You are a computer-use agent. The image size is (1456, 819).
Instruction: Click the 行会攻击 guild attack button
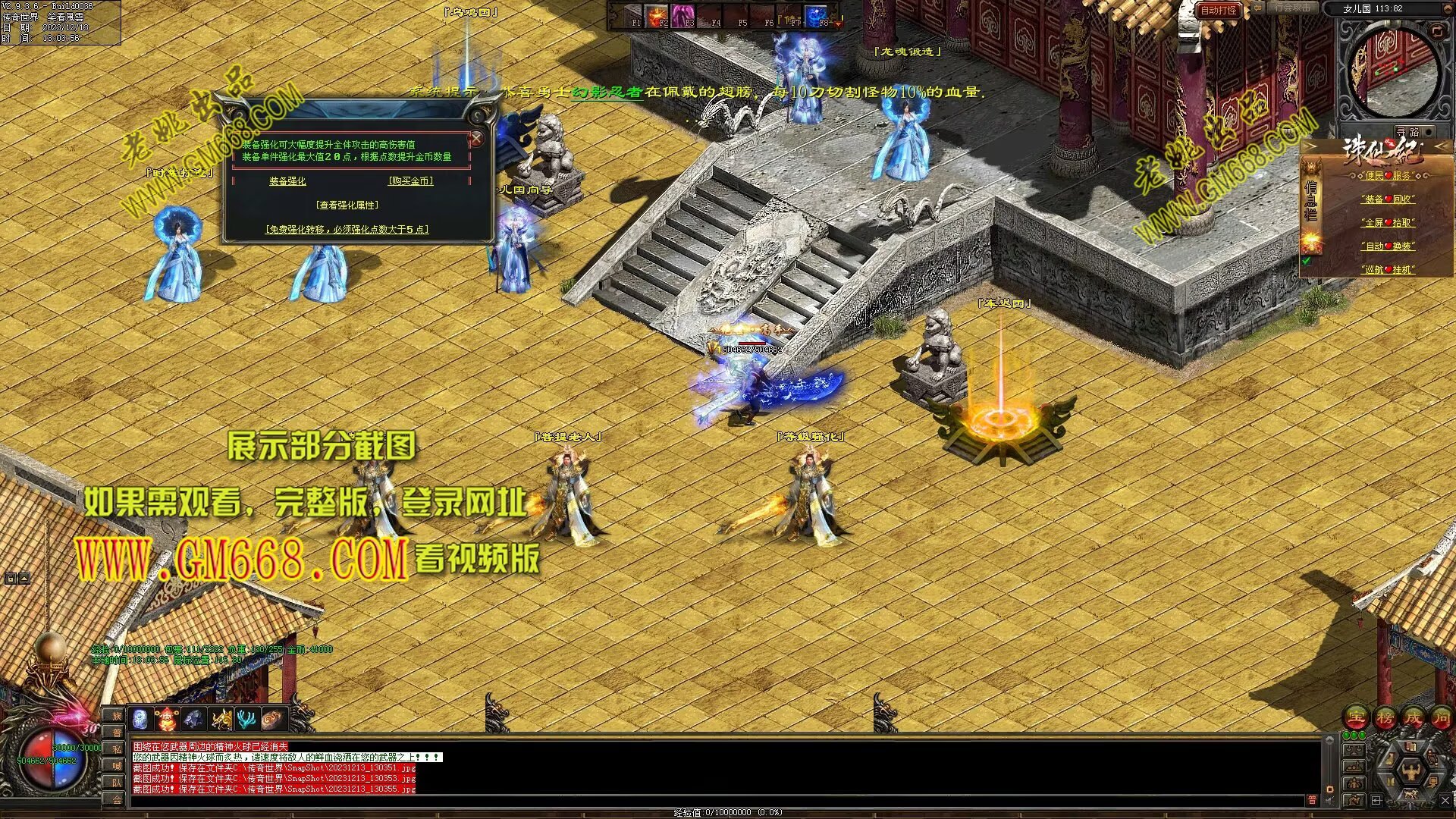coord(1292,8)
